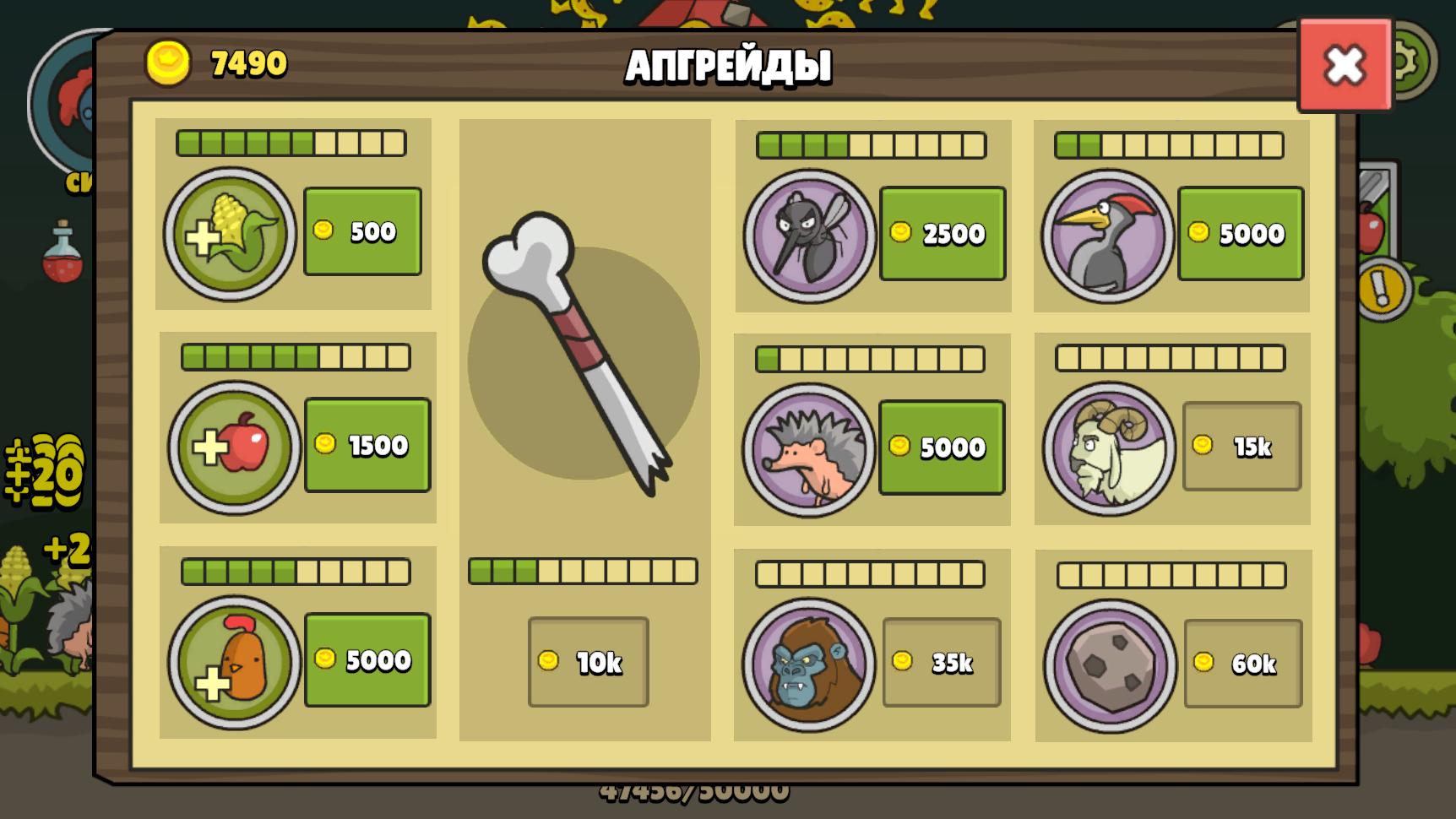The image size is (1456, 819).
Task: Purchase the chicken upgrade for 5000
Action: (367, 659)
